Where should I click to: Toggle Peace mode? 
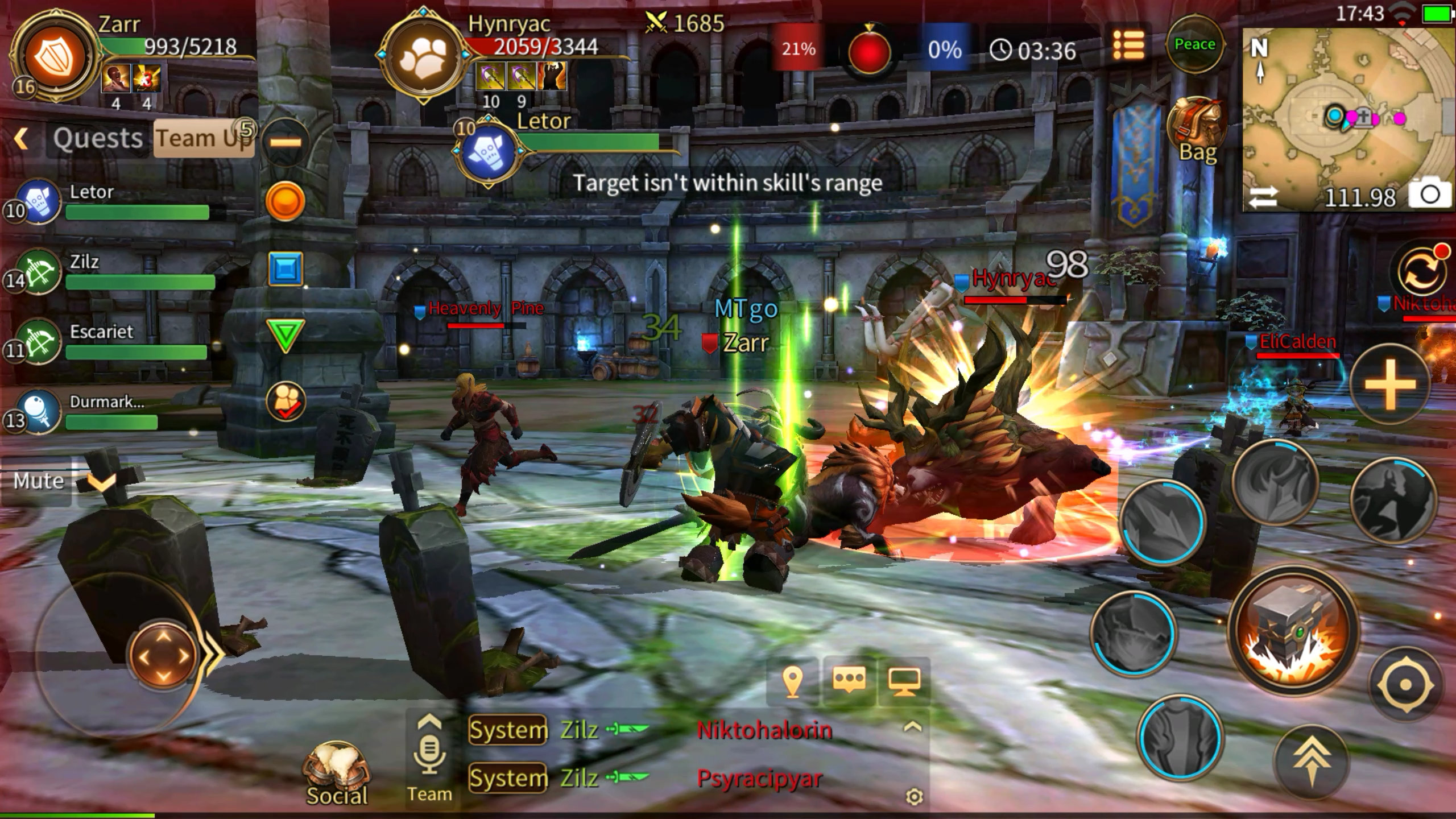(1194, 44)
